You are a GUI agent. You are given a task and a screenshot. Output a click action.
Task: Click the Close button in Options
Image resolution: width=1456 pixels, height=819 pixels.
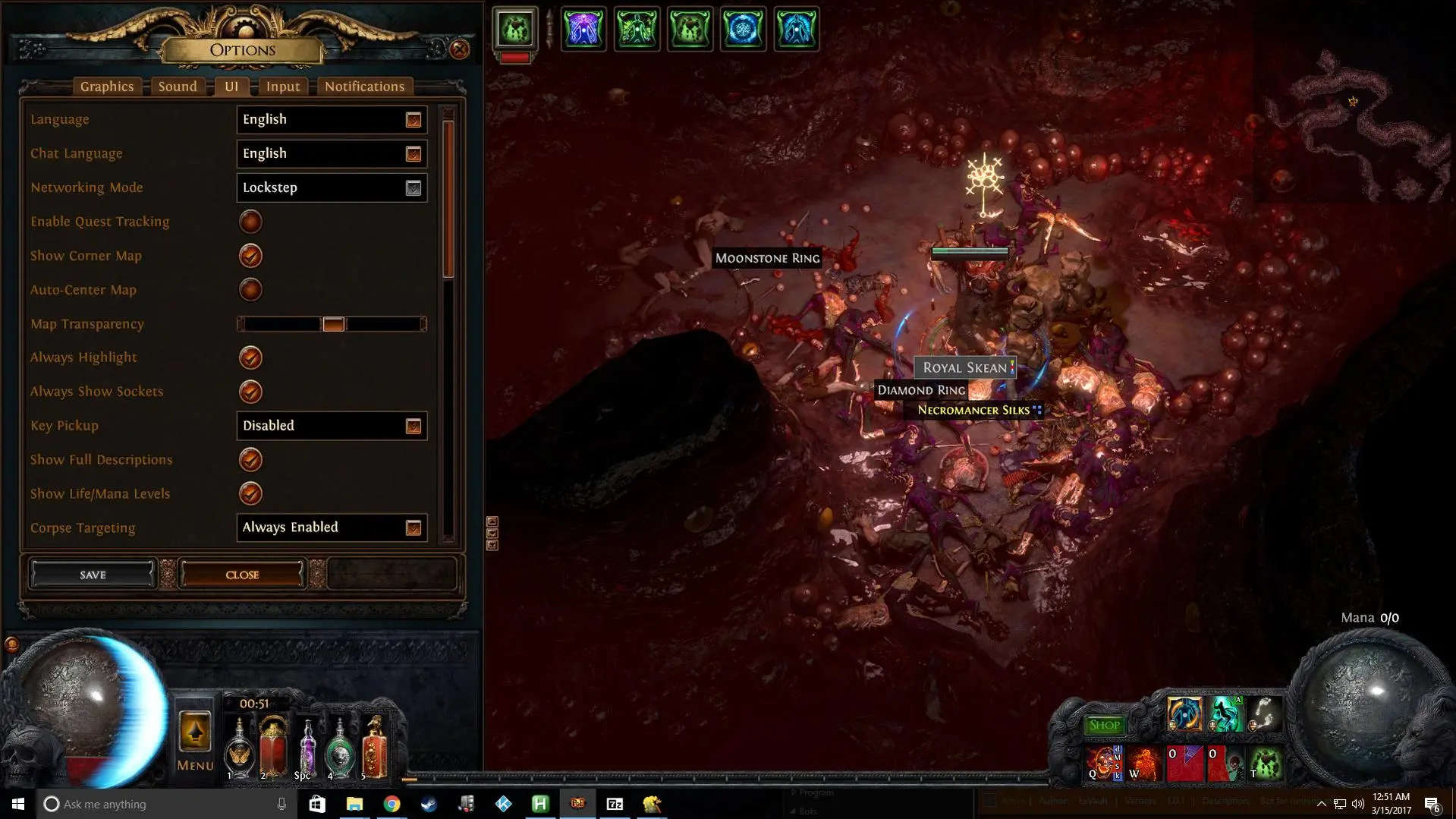click(x=242, y=575)
